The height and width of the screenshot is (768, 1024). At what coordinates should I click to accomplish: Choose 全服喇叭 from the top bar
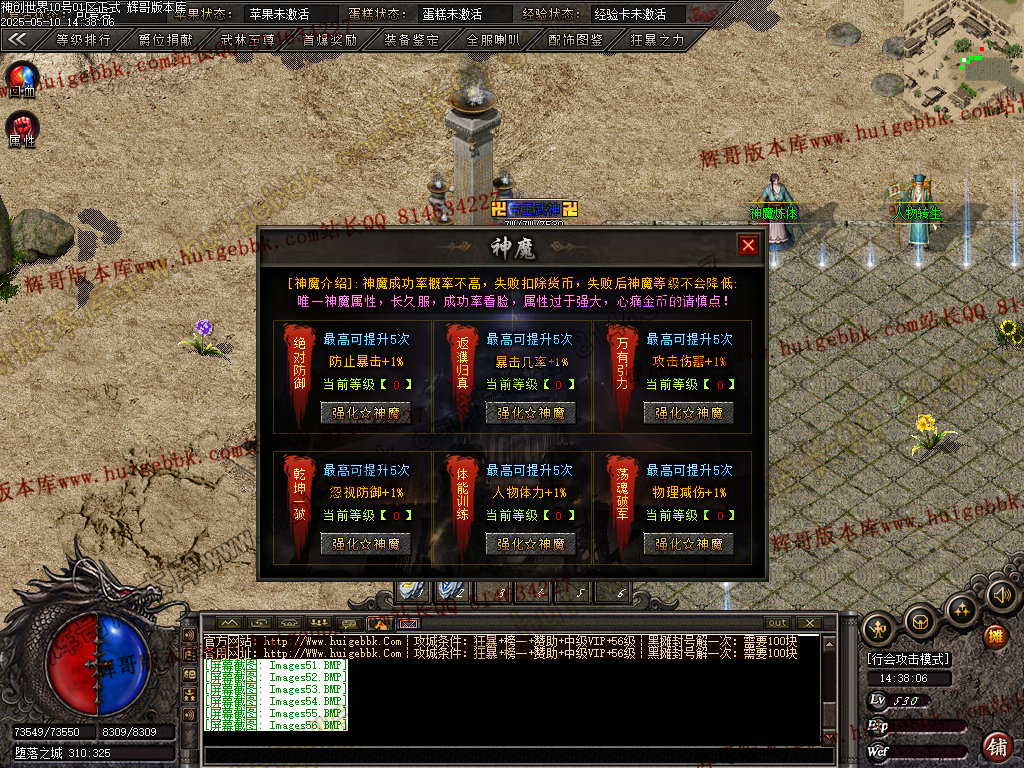click(494, 40)
